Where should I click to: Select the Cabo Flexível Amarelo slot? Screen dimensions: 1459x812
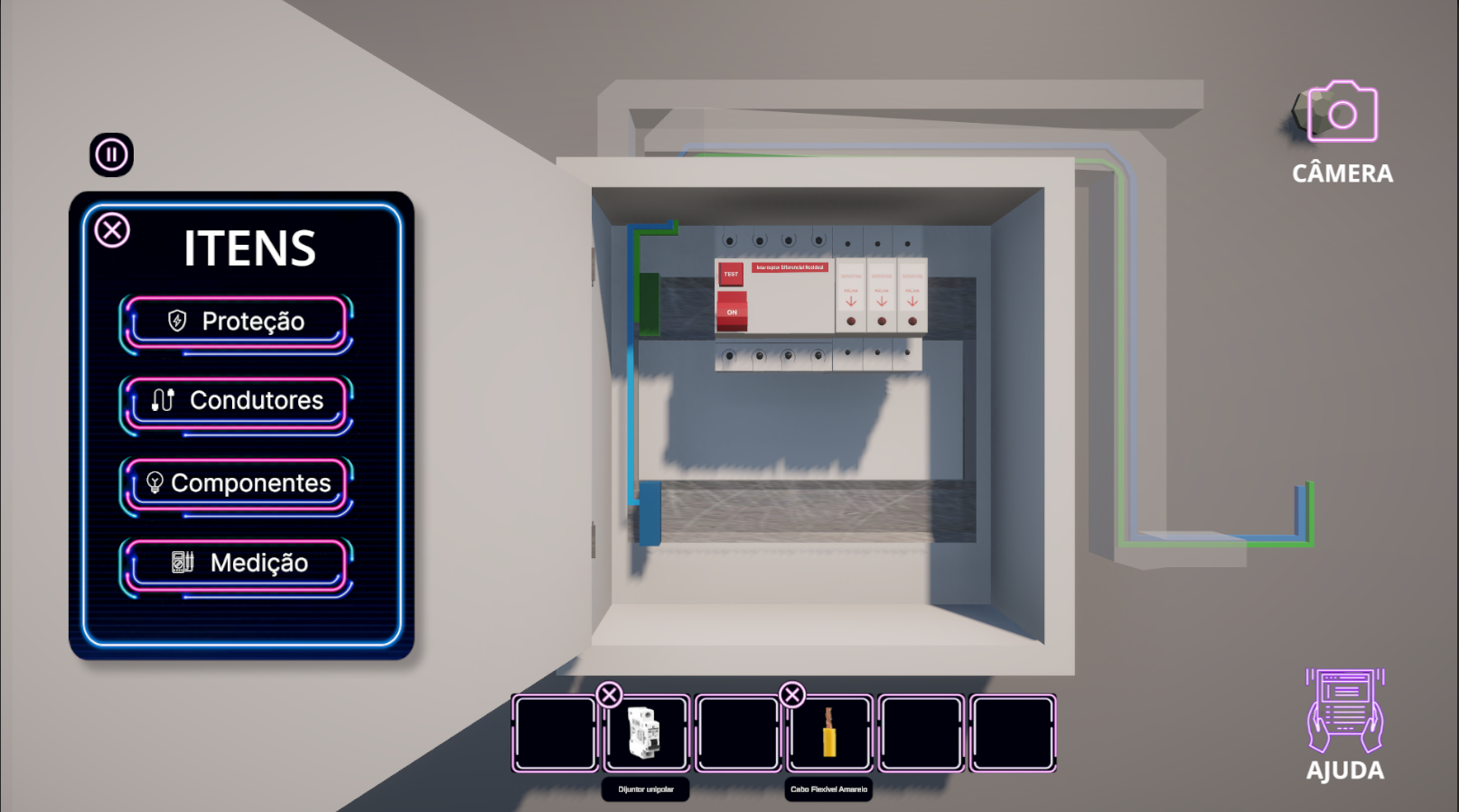click(x=829, y=733)
